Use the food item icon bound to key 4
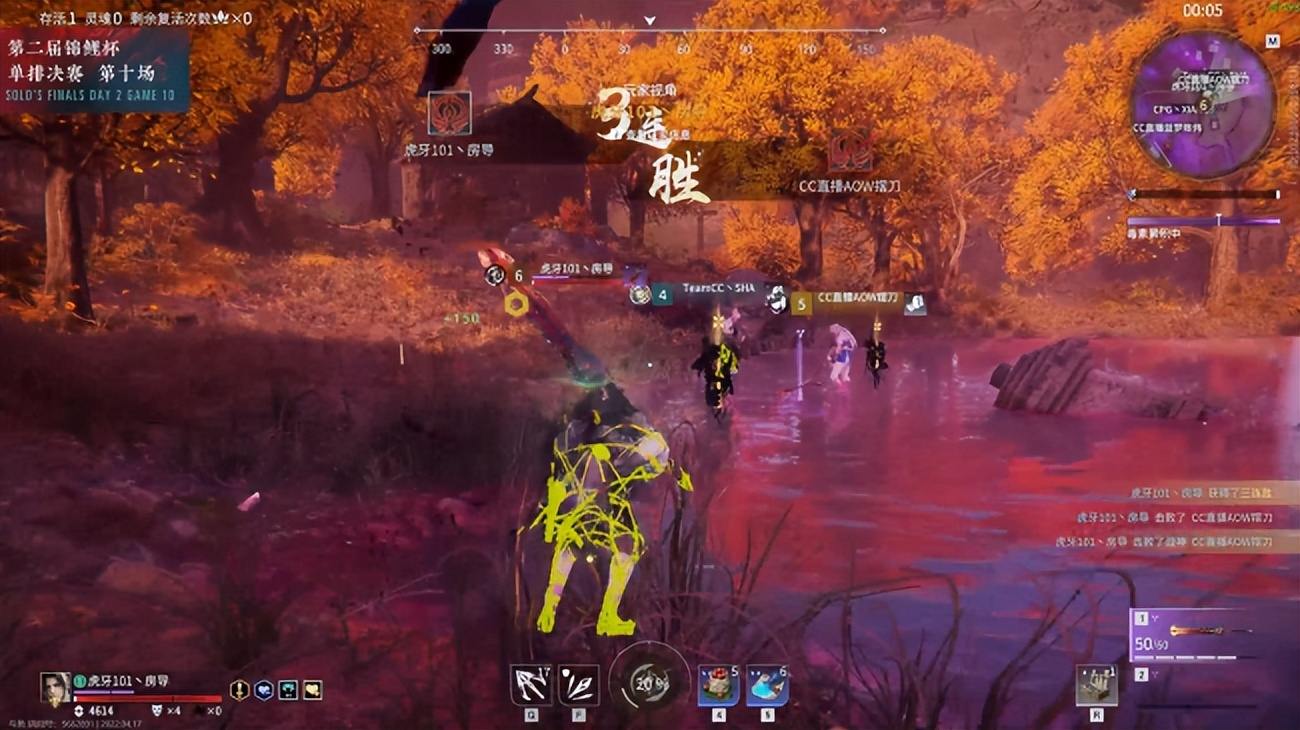1300x730 pixels. tap(717, 685)
